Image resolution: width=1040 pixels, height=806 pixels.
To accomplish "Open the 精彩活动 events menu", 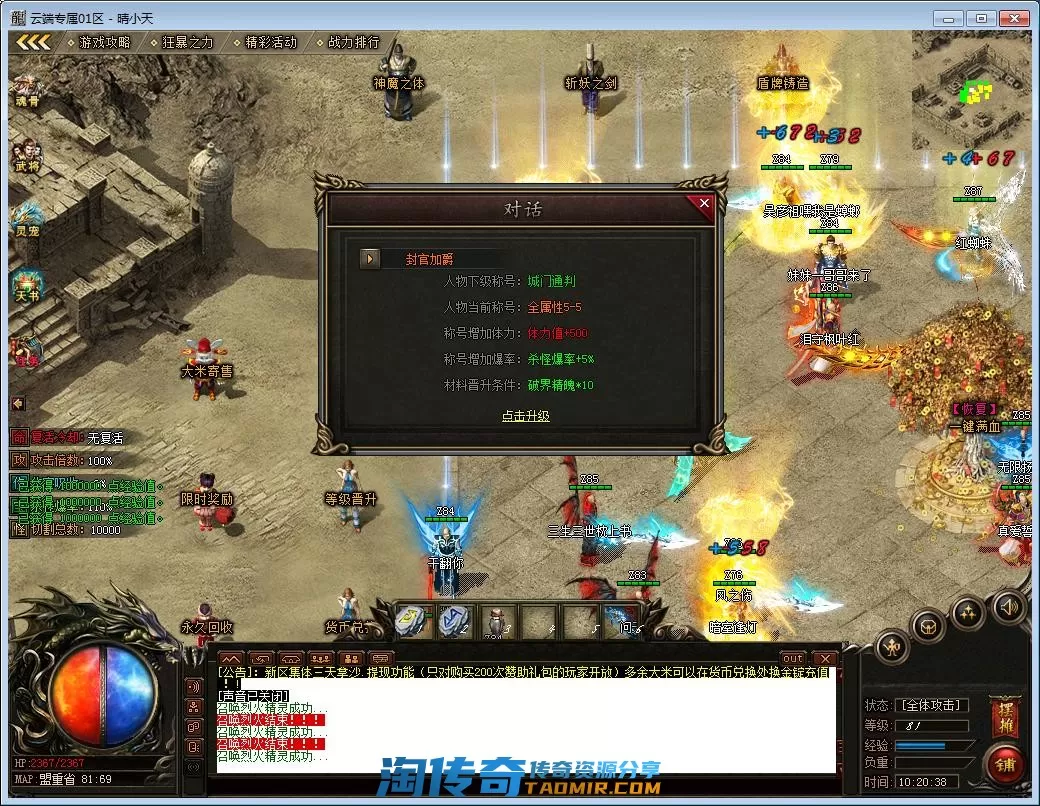I will coord(270,42).
